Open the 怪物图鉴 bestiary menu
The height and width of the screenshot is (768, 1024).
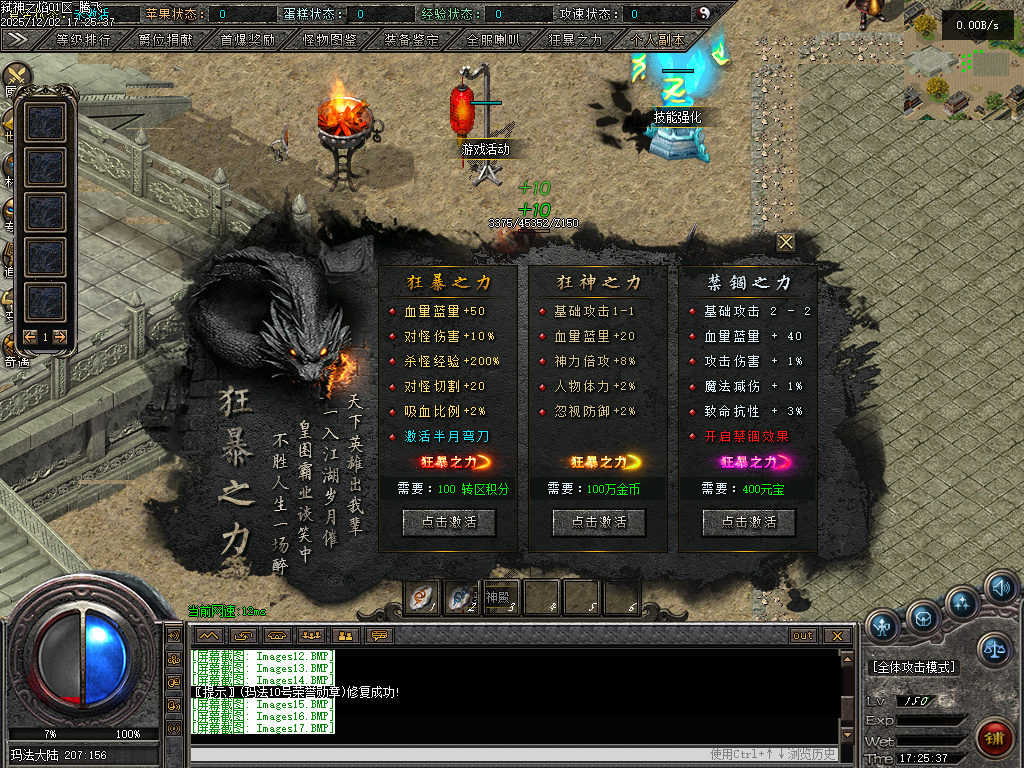point(329,40)
